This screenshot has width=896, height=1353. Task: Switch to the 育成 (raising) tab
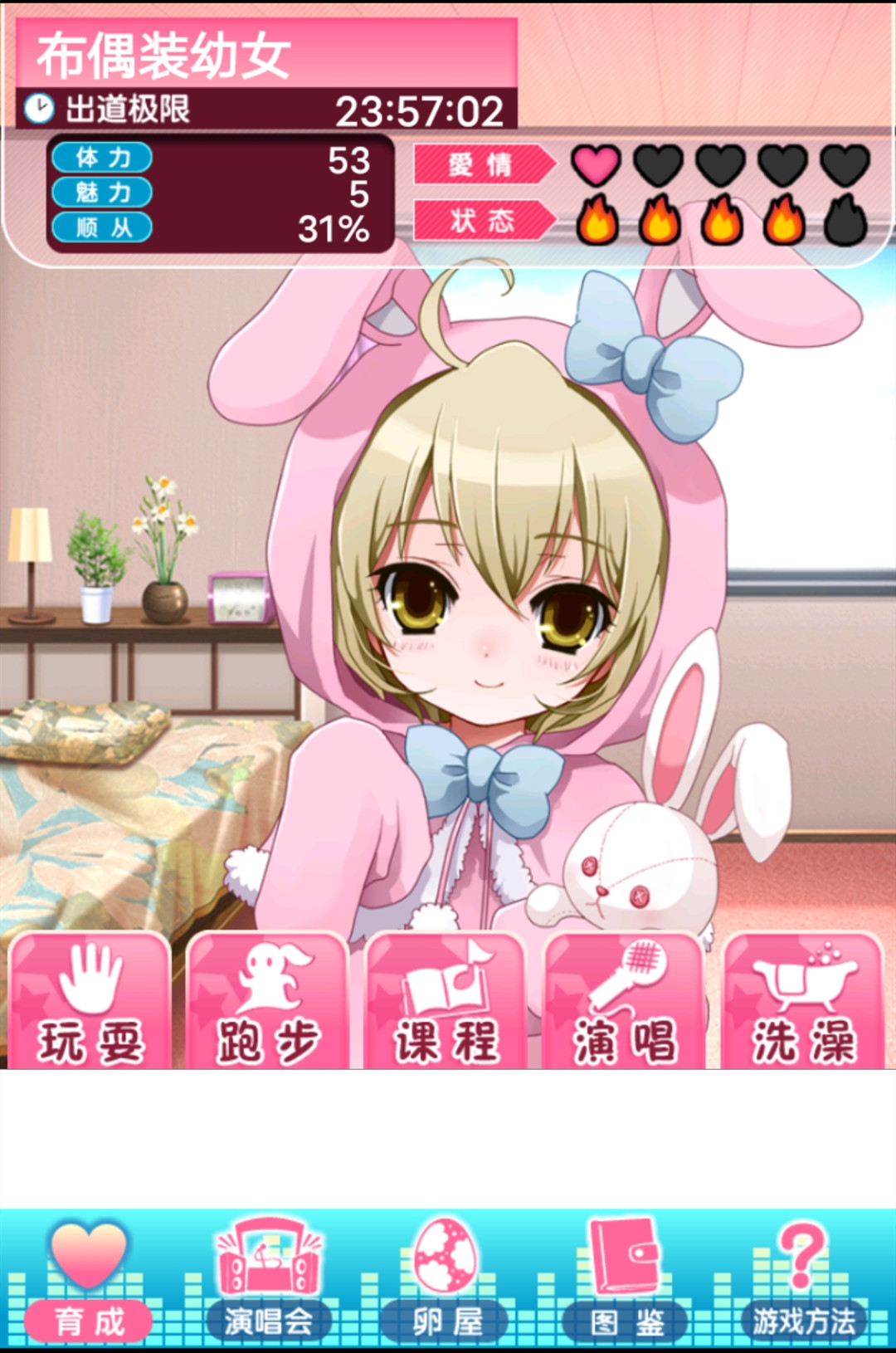pos(89,1282)
